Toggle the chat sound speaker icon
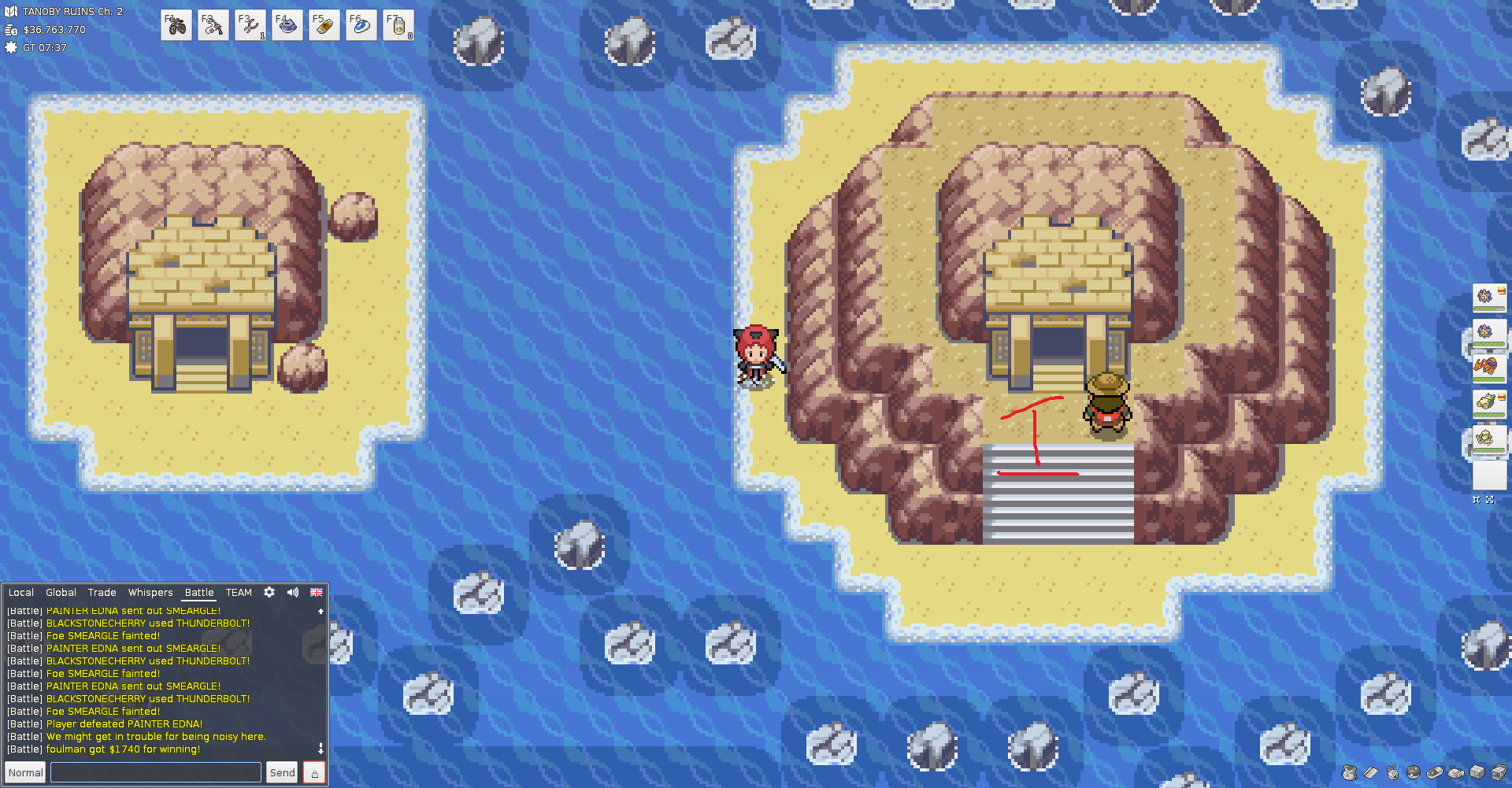This screenshot has width=1512, height=788. pos(293,592)
